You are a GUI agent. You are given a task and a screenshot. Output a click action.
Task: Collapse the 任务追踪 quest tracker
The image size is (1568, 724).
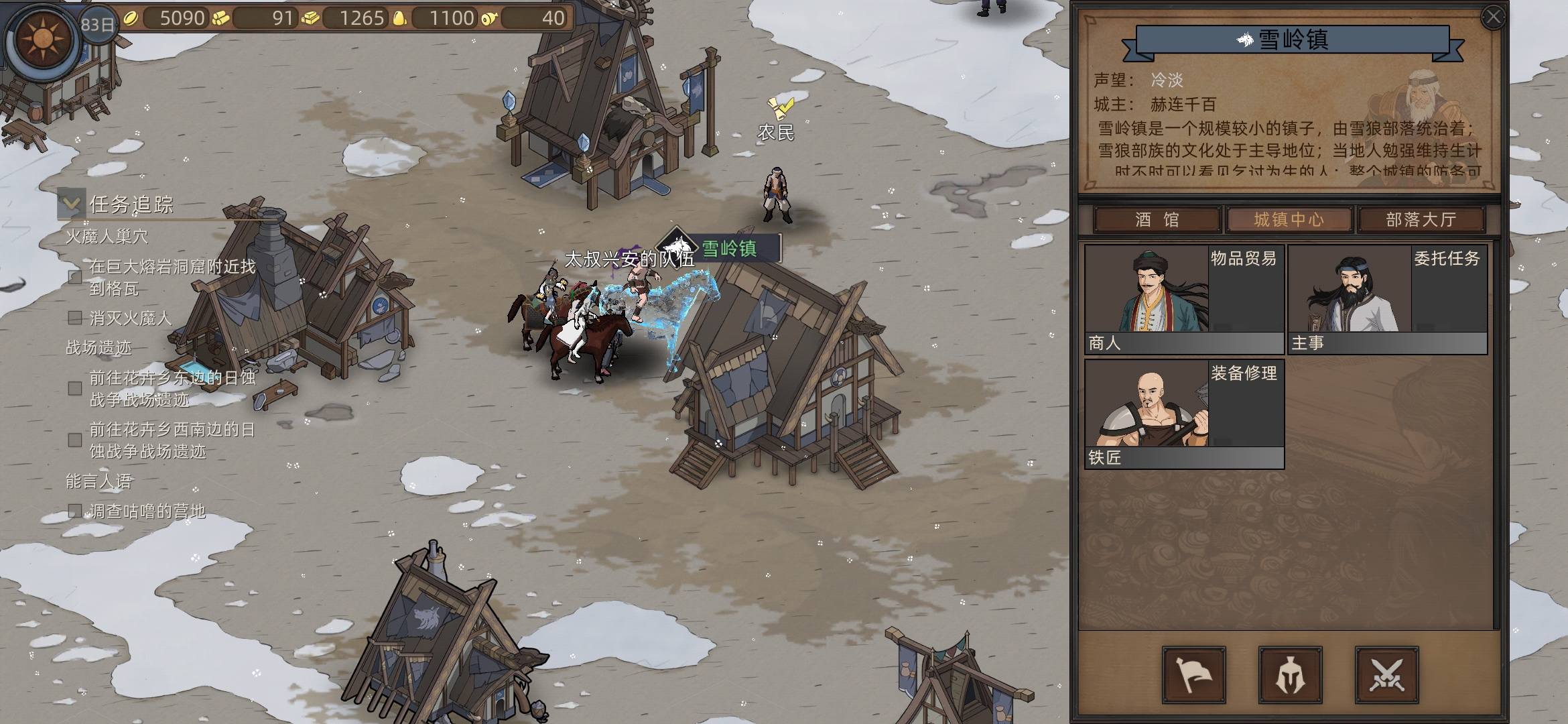point(71,203)
